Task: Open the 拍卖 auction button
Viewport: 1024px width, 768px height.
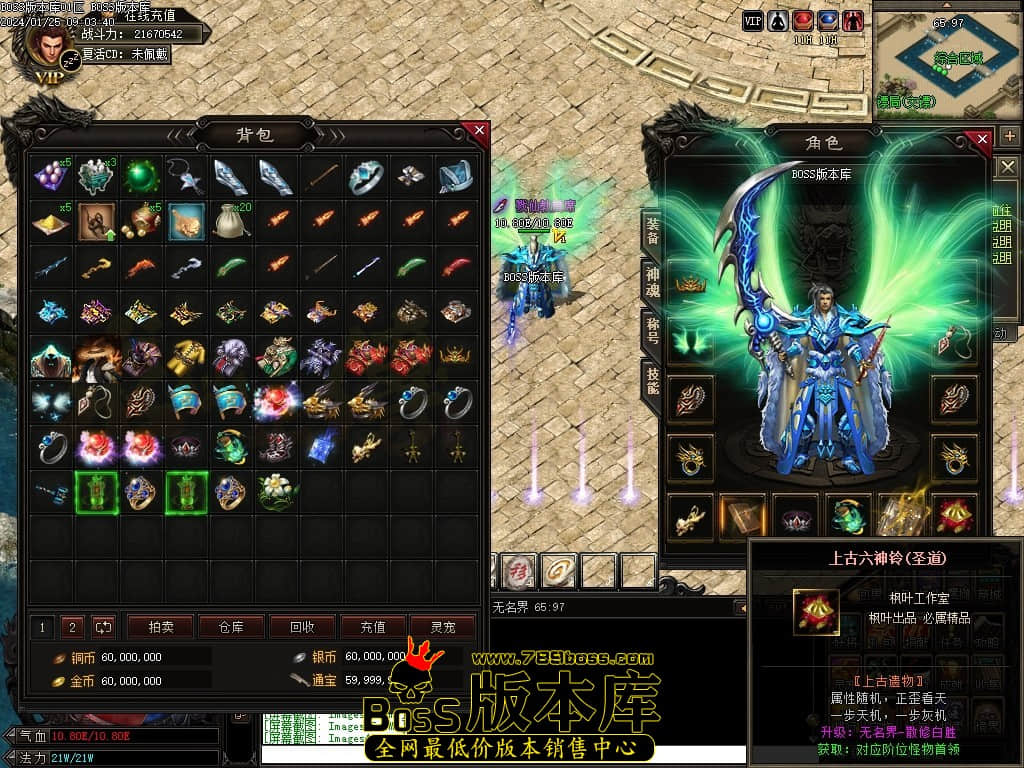Action: pyautogui.click(x=161, y=627)
